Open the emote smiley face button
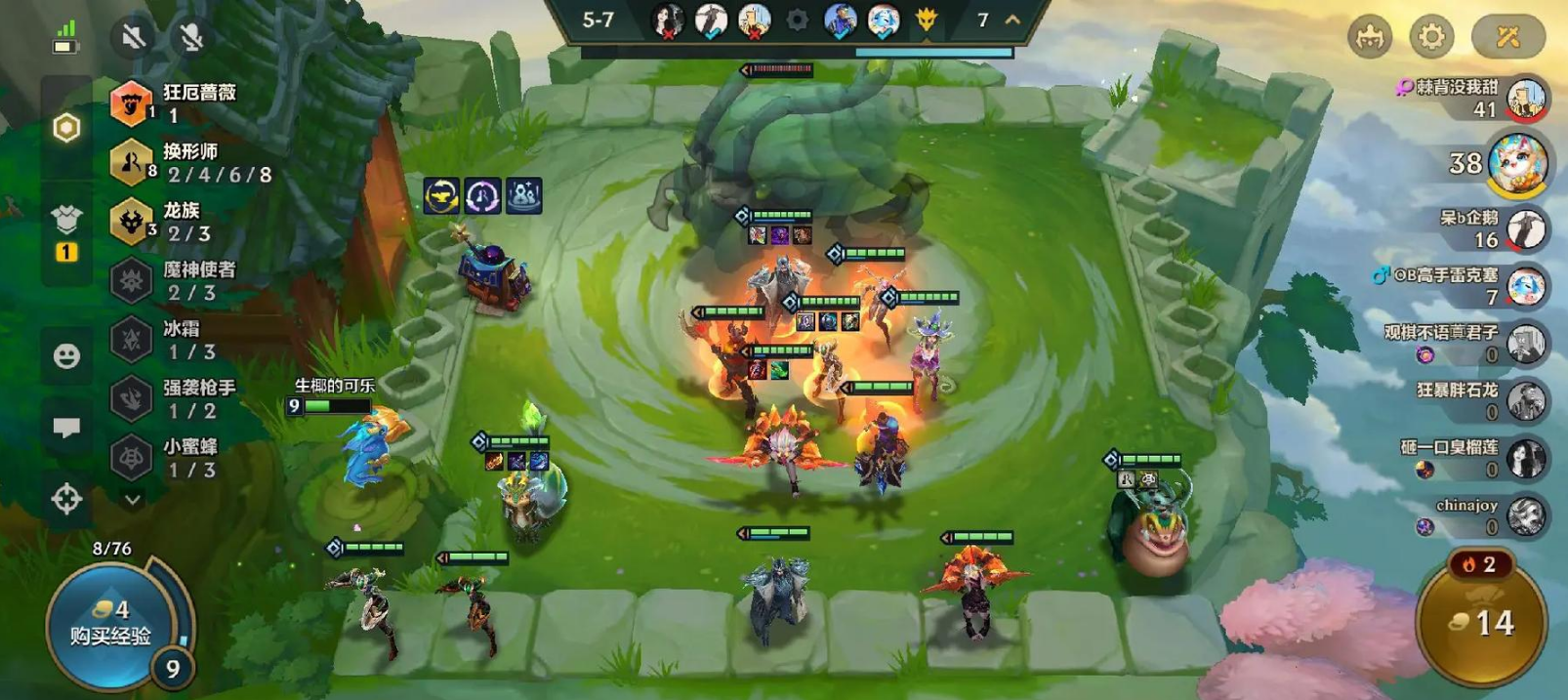1568x700 pixels. click(x=66, y=355)
